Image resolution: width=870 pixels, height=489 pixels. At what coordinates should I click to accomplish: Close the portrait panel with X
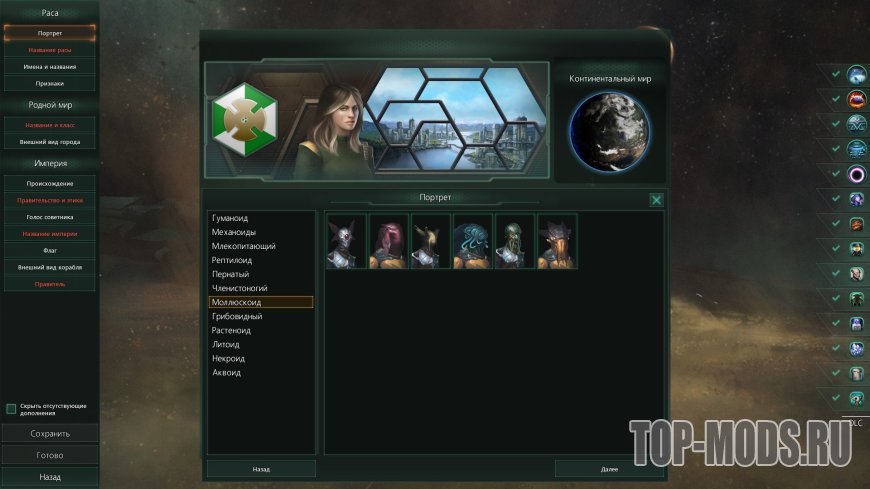656,200
